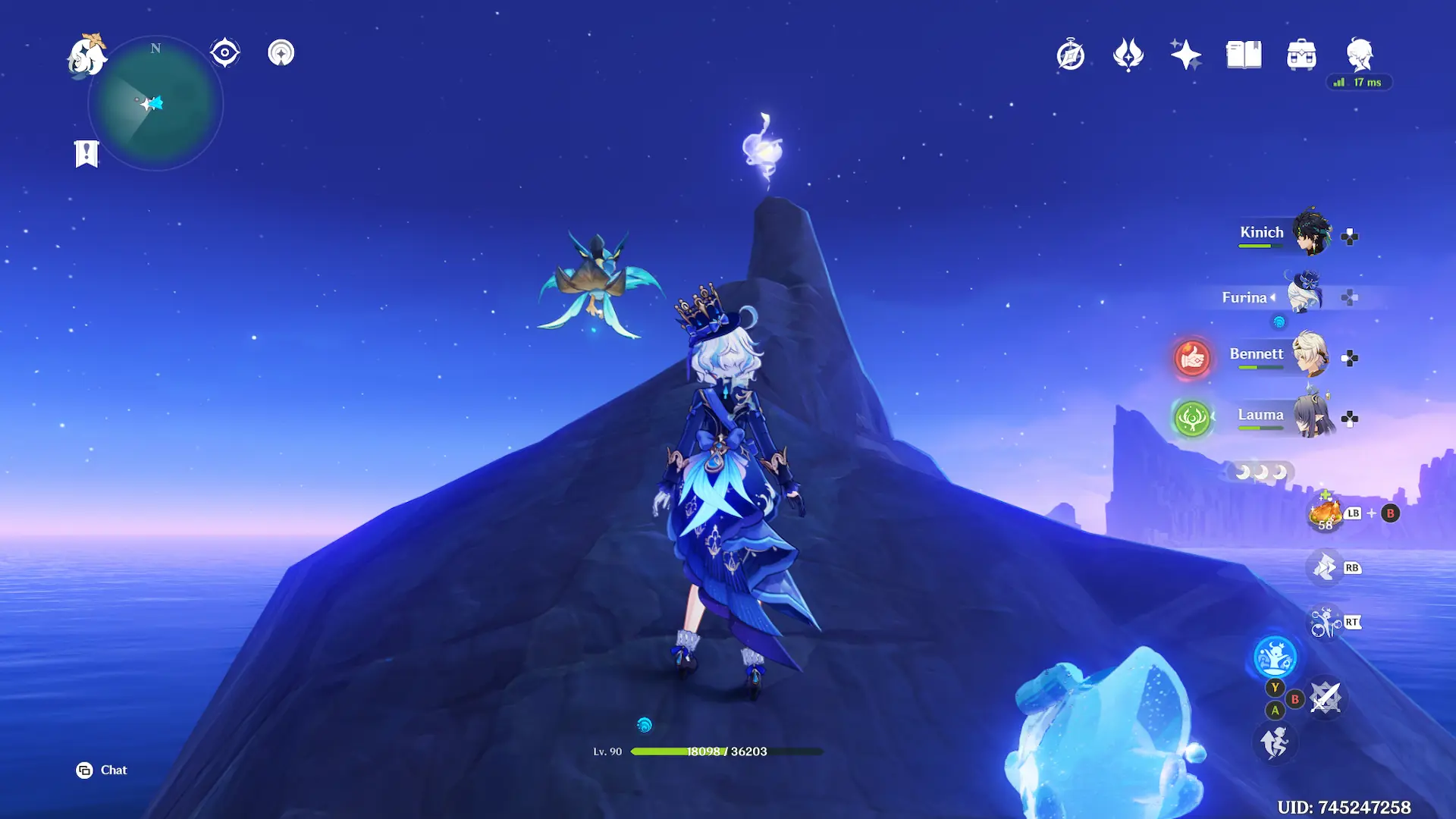Image resolution: width=1456 pixels, height=819 pixels.
Task: Click the round icon beside elemental sight
Action: (281, 53)
